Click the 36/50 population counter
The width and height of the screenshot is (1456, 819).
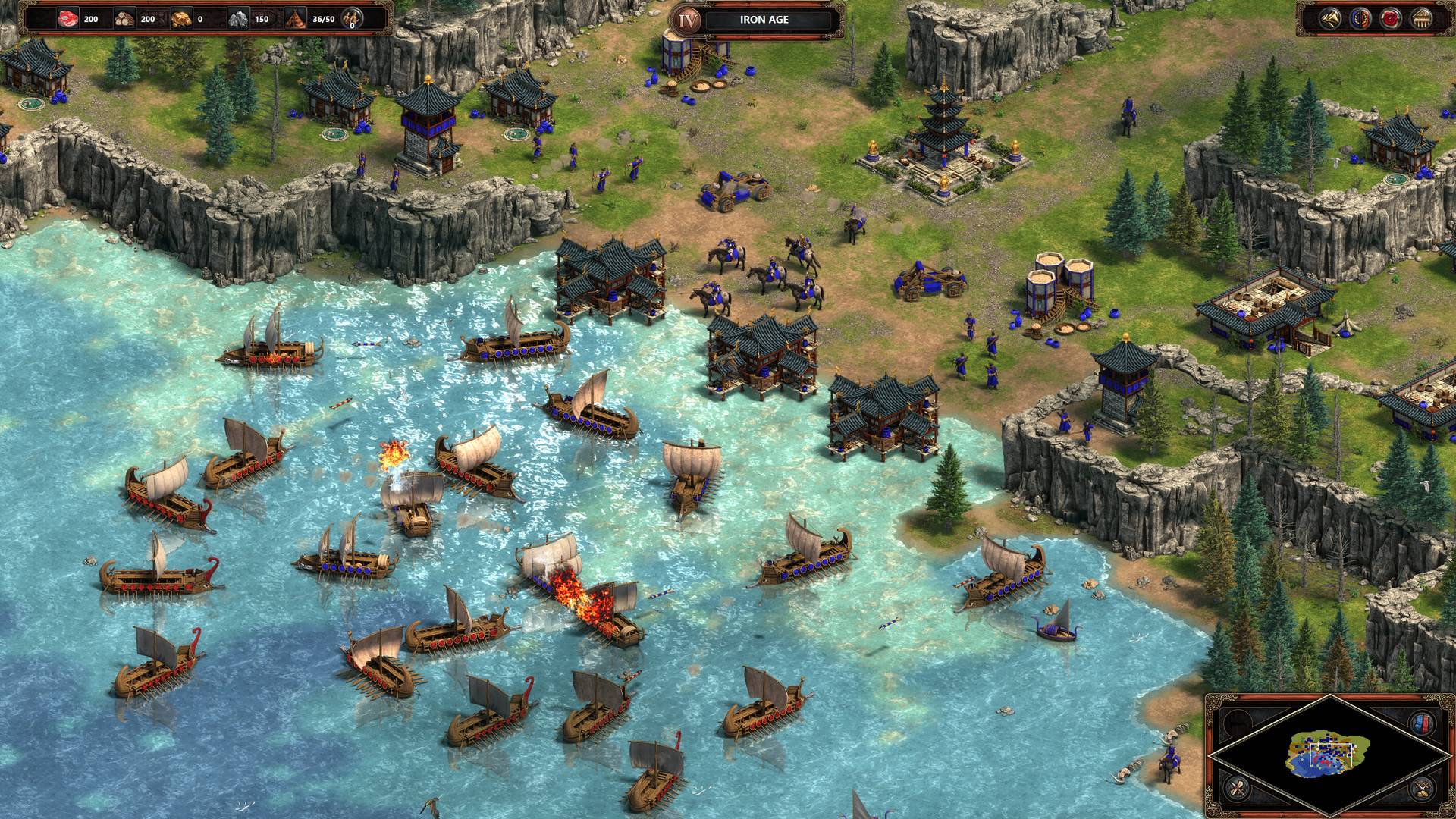tap(325, 20)
